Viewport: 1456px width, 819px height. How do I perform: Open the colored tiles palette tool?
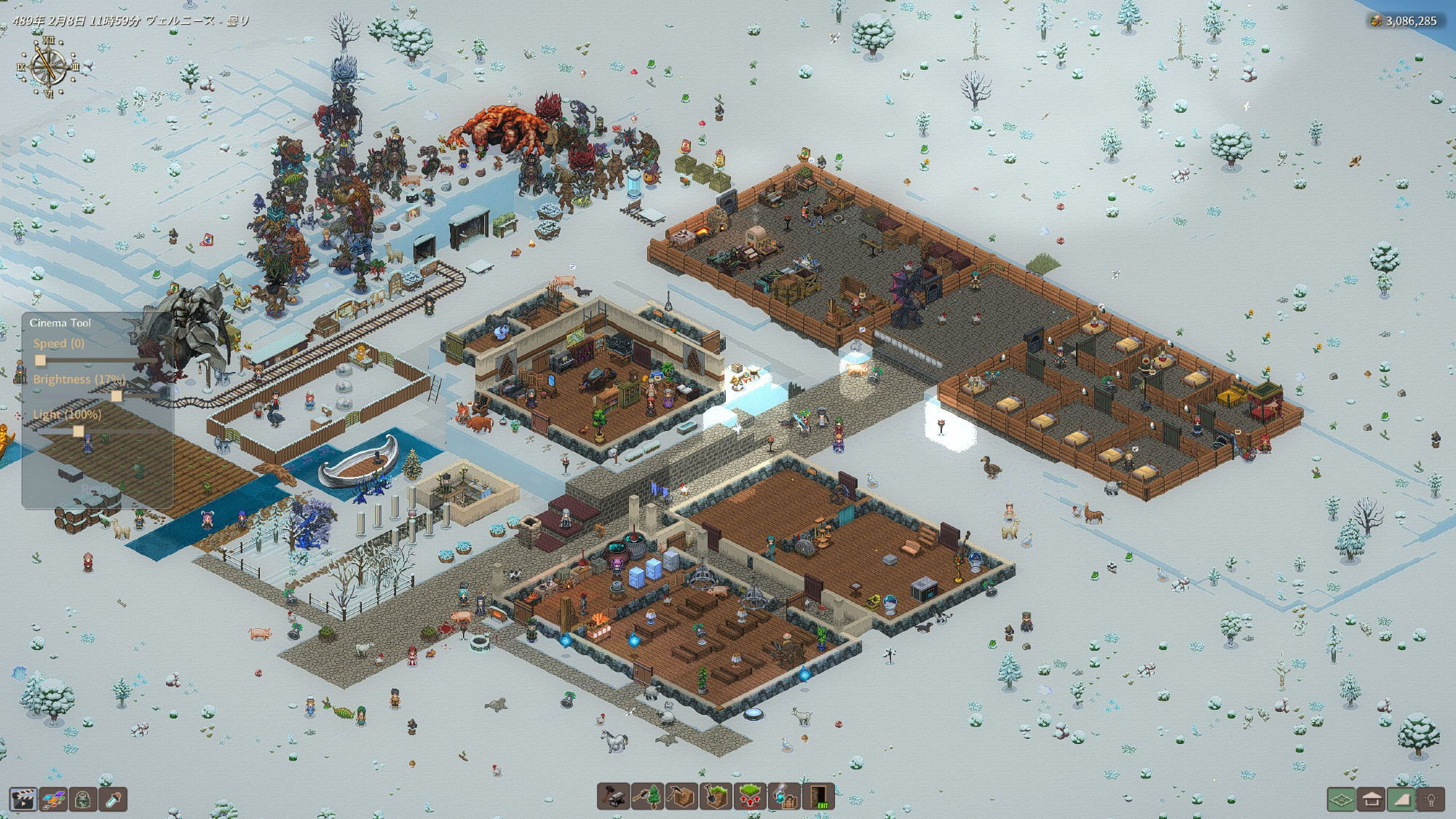pyautogui.click(x=53, y=799)
